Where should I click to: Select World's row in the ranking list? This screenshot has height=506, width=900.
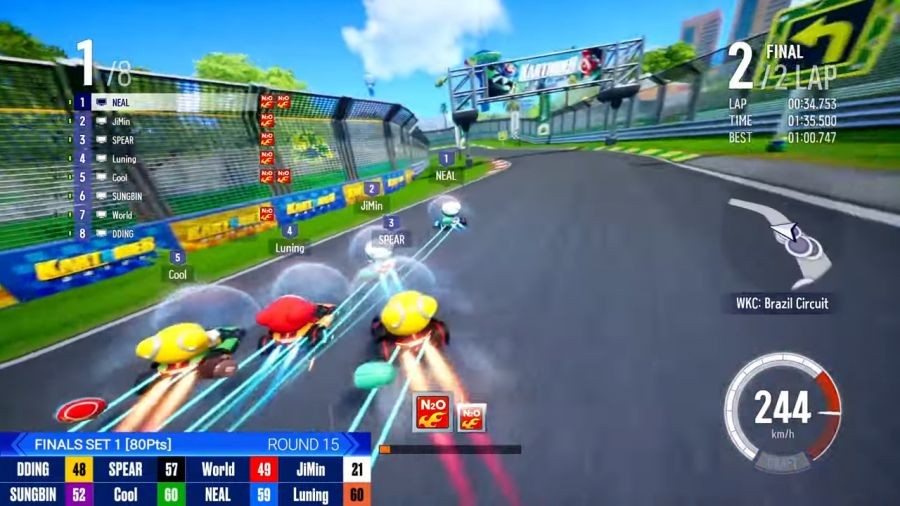(x=121, y=215)
